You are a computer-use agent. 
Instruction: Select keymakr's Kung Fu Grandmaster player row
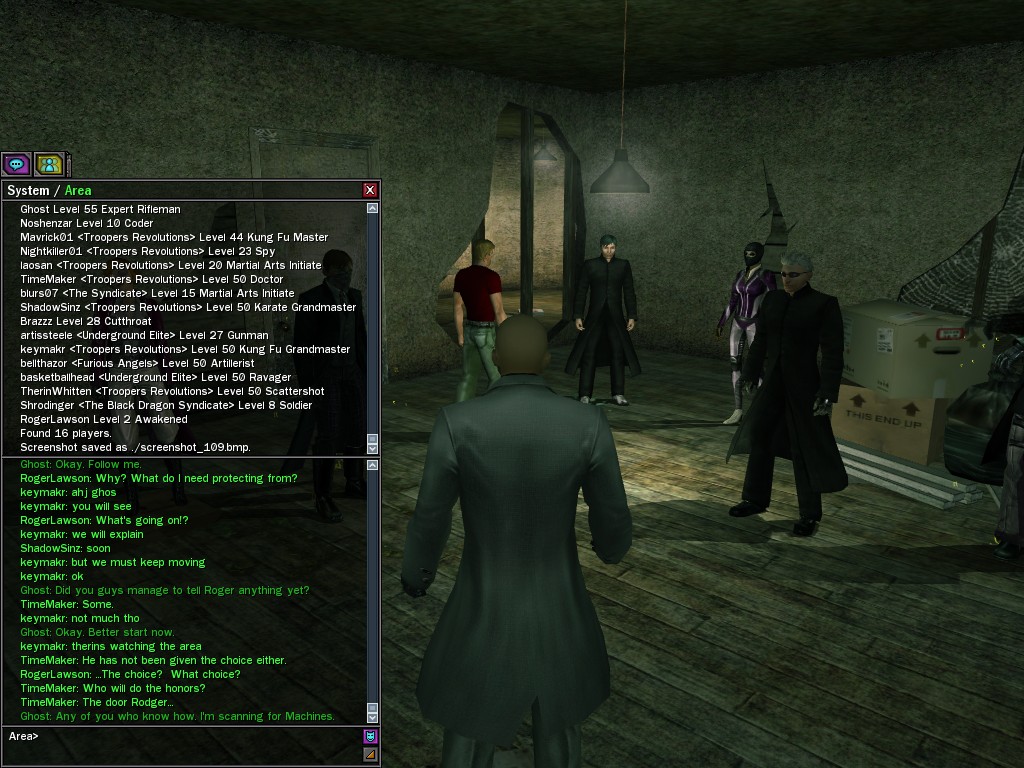185,349
